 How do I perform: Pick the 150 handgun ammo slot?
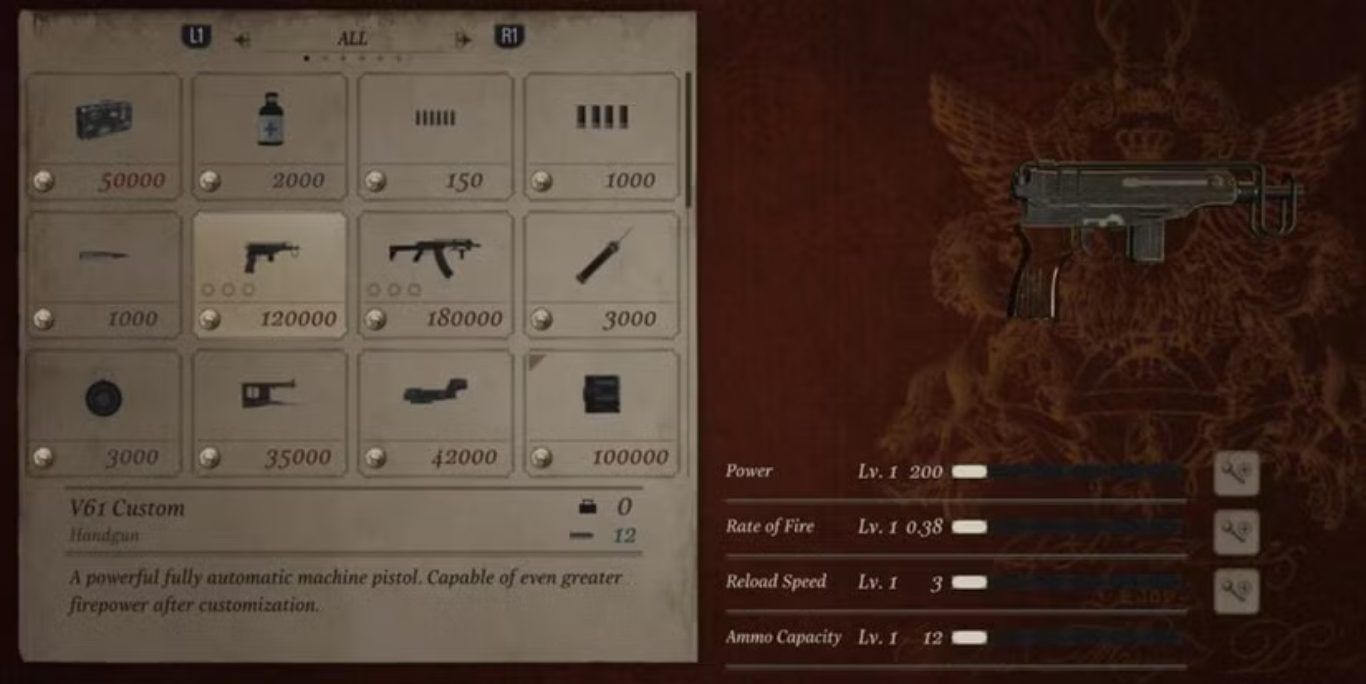(436, 136)
